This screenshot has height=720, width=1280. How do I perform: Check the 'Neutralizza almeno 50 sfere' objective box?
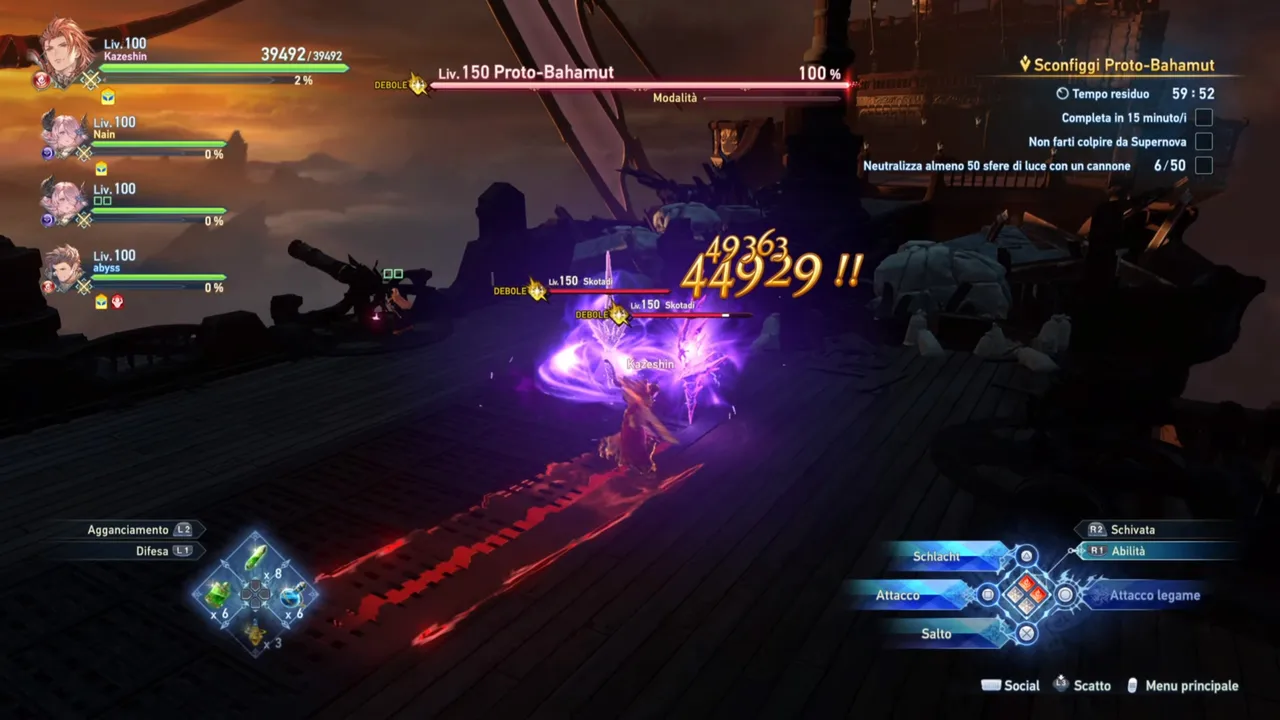tap(1204, 165)
